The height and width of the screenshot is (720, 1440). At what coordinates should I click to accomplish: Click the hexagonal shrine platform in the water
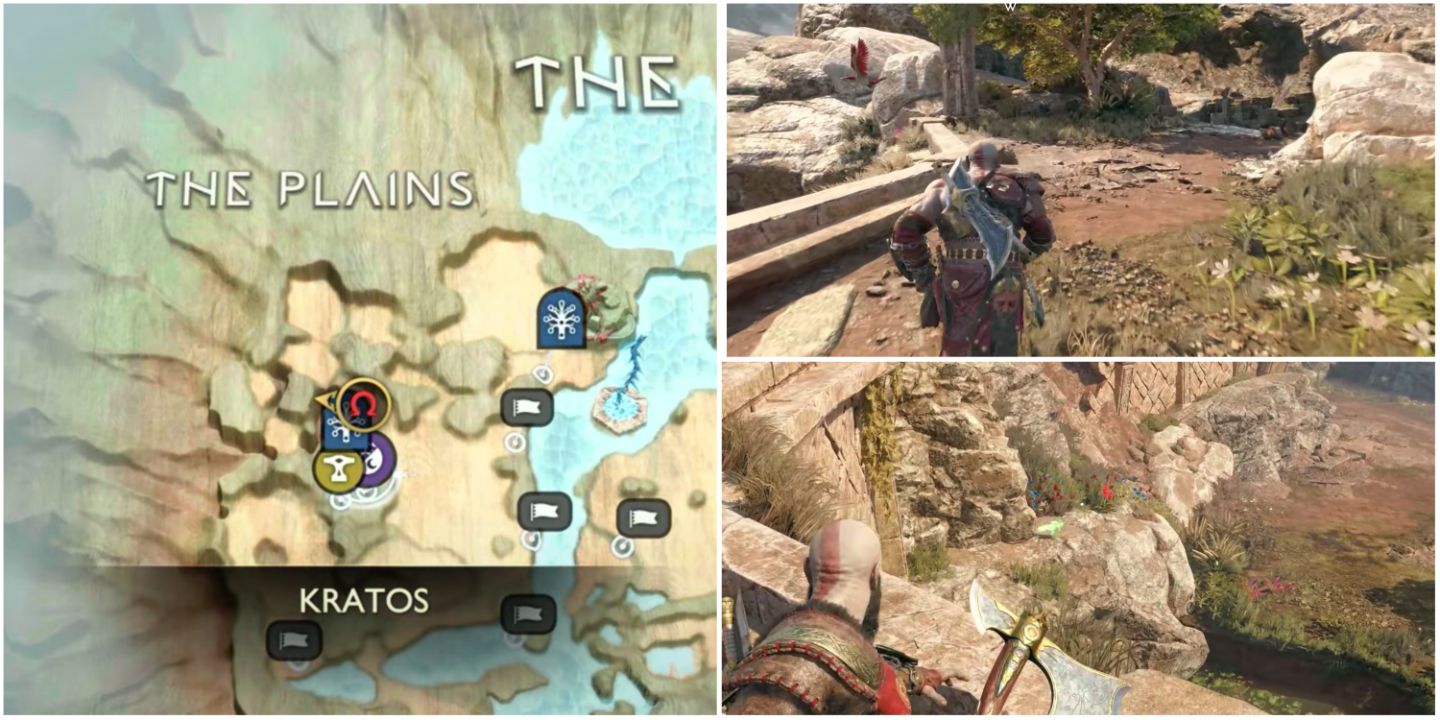[620, 409]
